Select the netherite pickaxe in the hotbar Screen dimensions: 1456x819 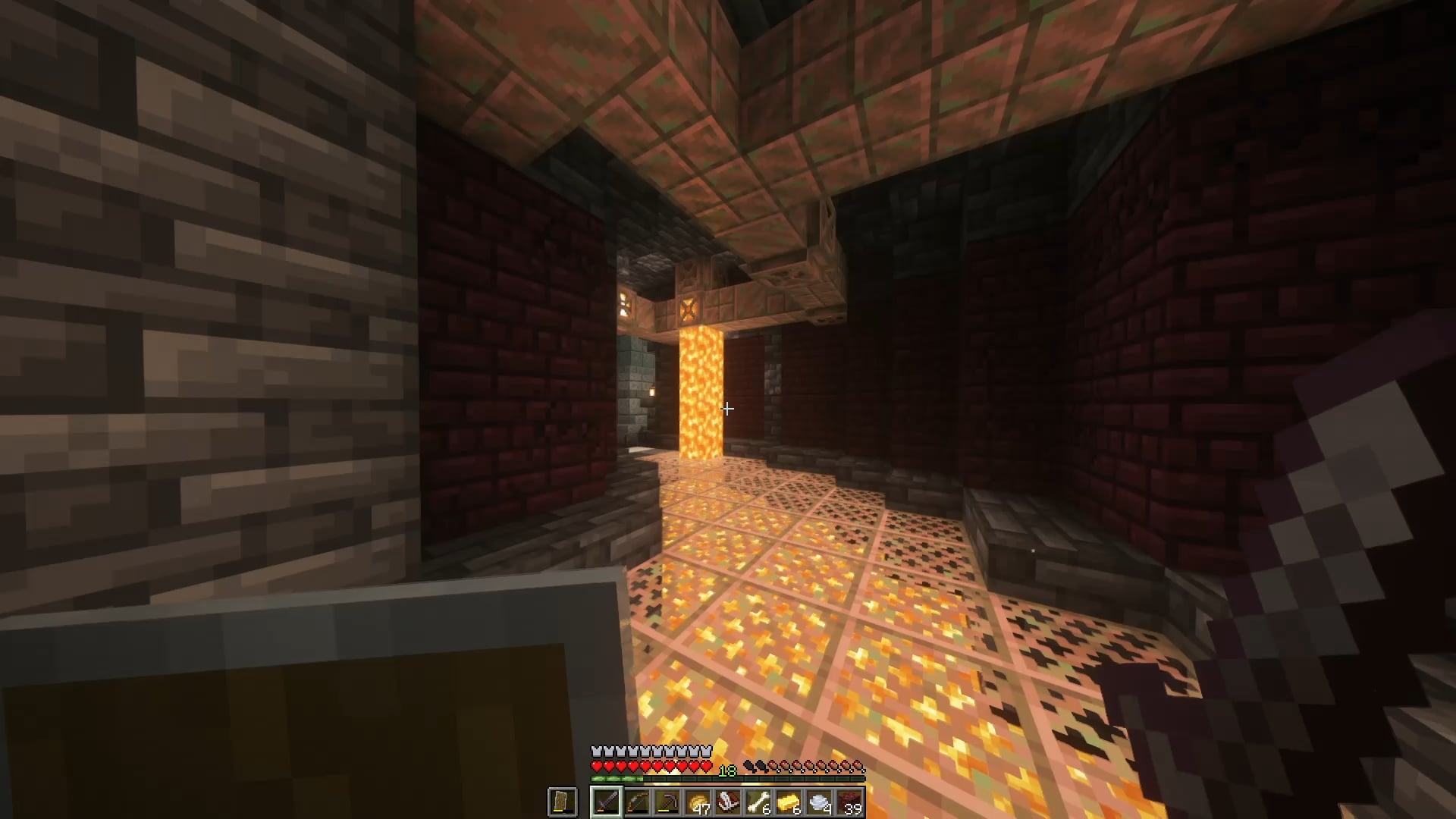coord(668,802)
